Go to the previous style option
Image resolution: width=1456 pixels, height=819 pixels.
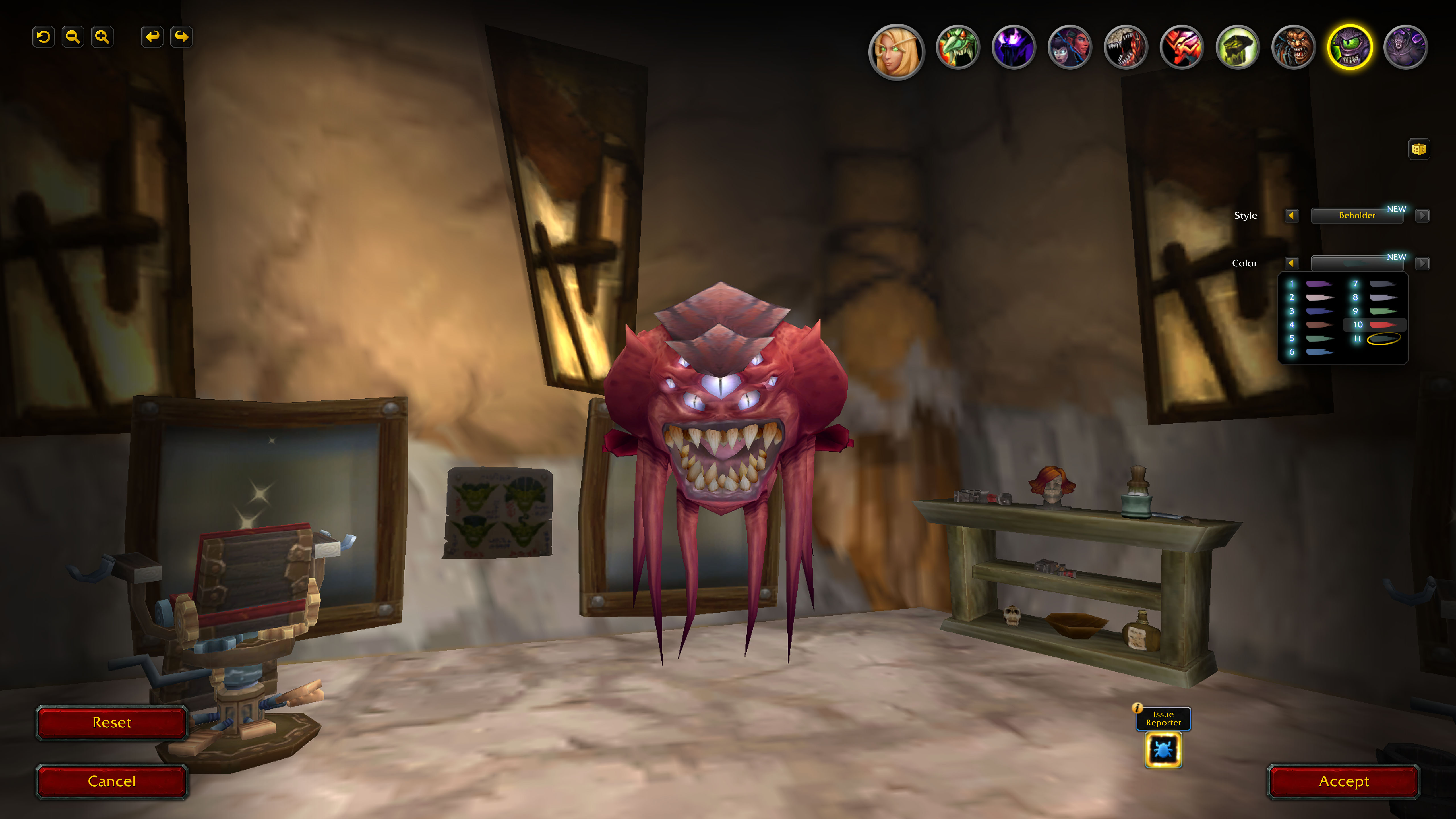(1291, 215)
